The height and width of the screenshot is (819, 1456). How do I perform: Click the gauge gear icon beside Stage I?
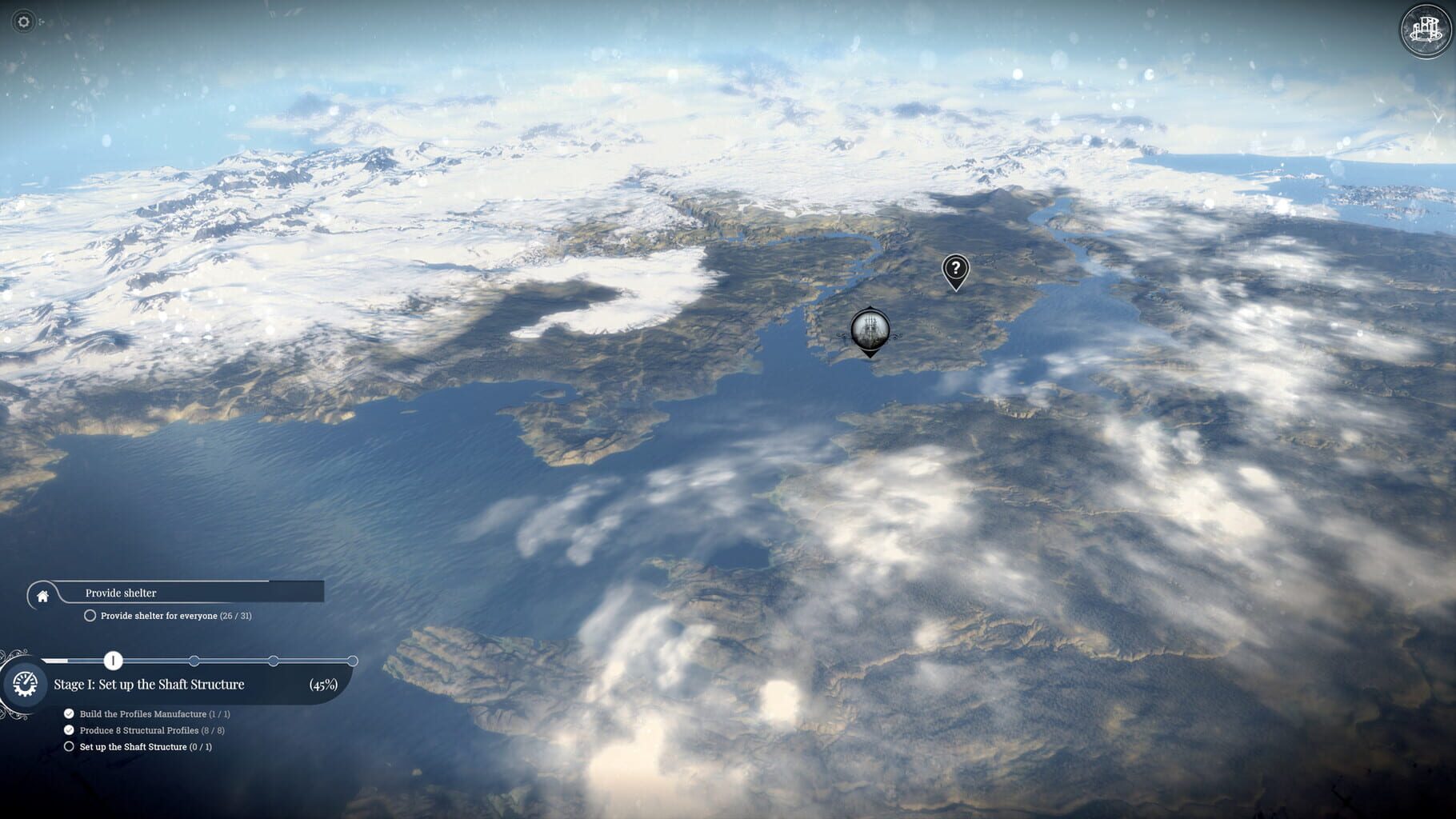point(25,685)
